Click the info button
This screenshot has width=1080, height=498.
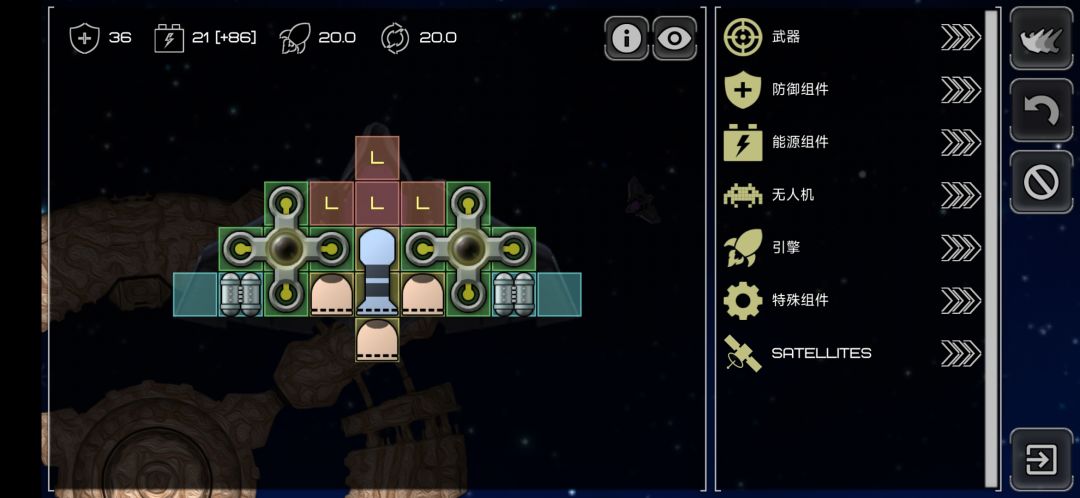(x=627, y=38)
